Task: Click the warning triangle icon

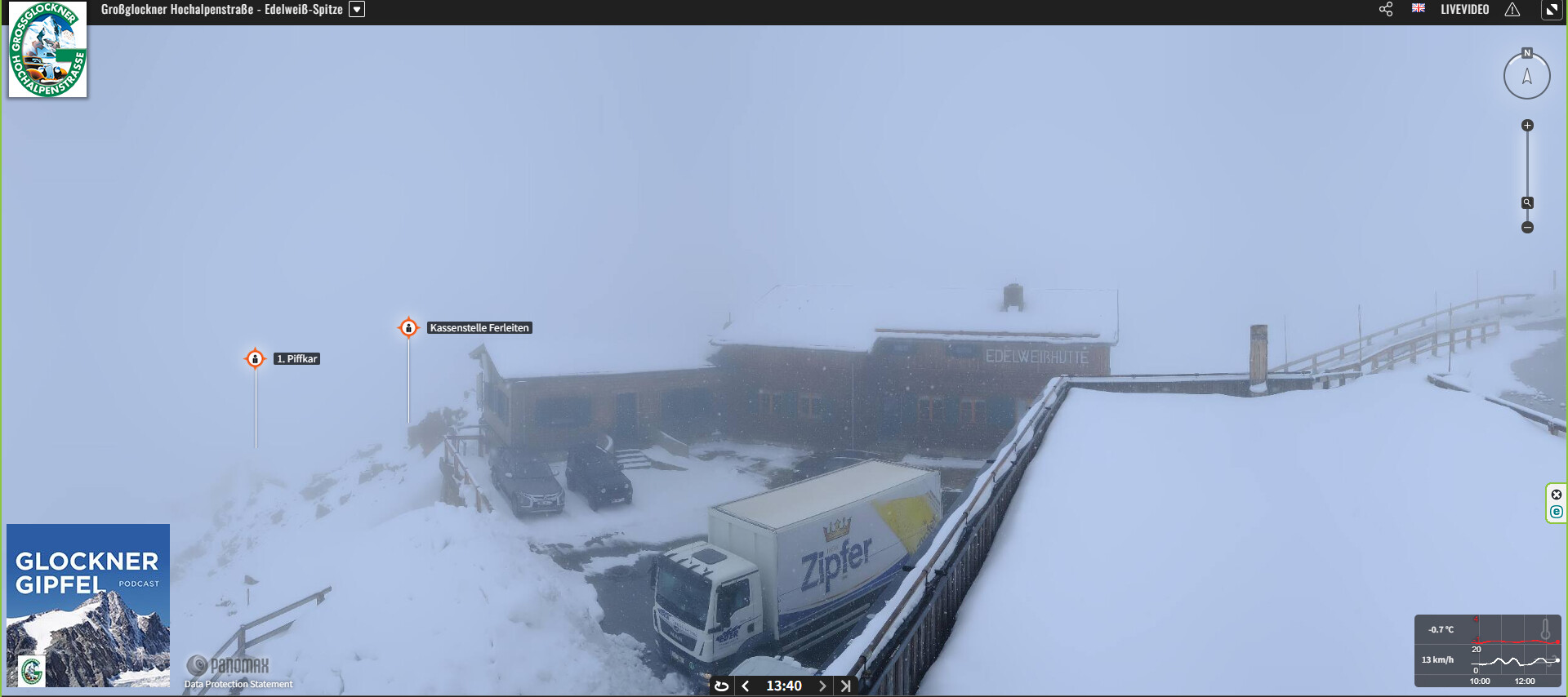Action: pos(1512,10)
